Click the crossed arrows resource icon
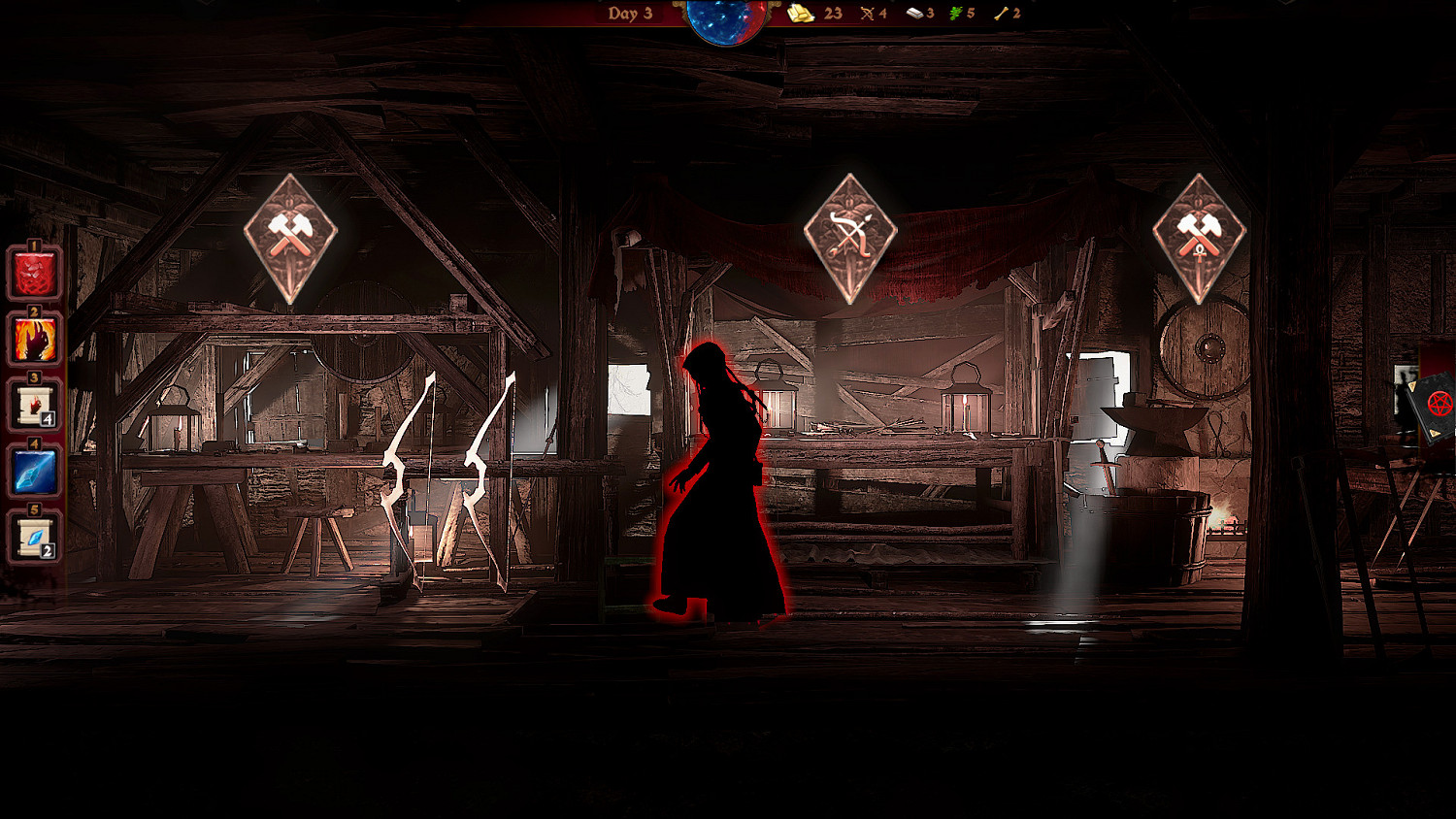Viewport: 1456px width, 819px height. tap(866, 14)
